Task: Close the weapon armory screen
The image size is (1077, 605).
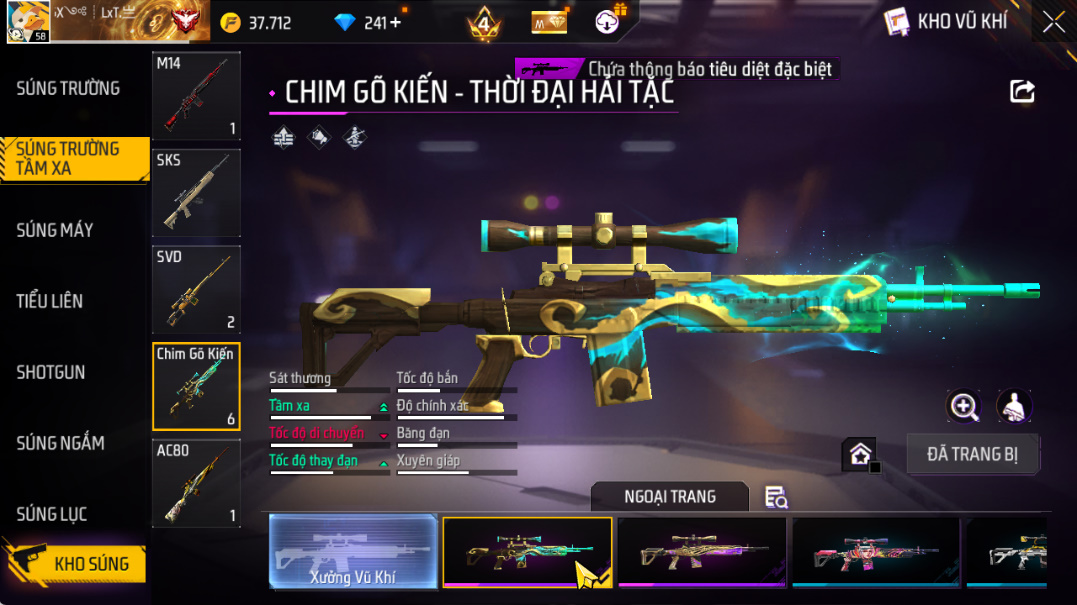Action: pos(1053,22)
